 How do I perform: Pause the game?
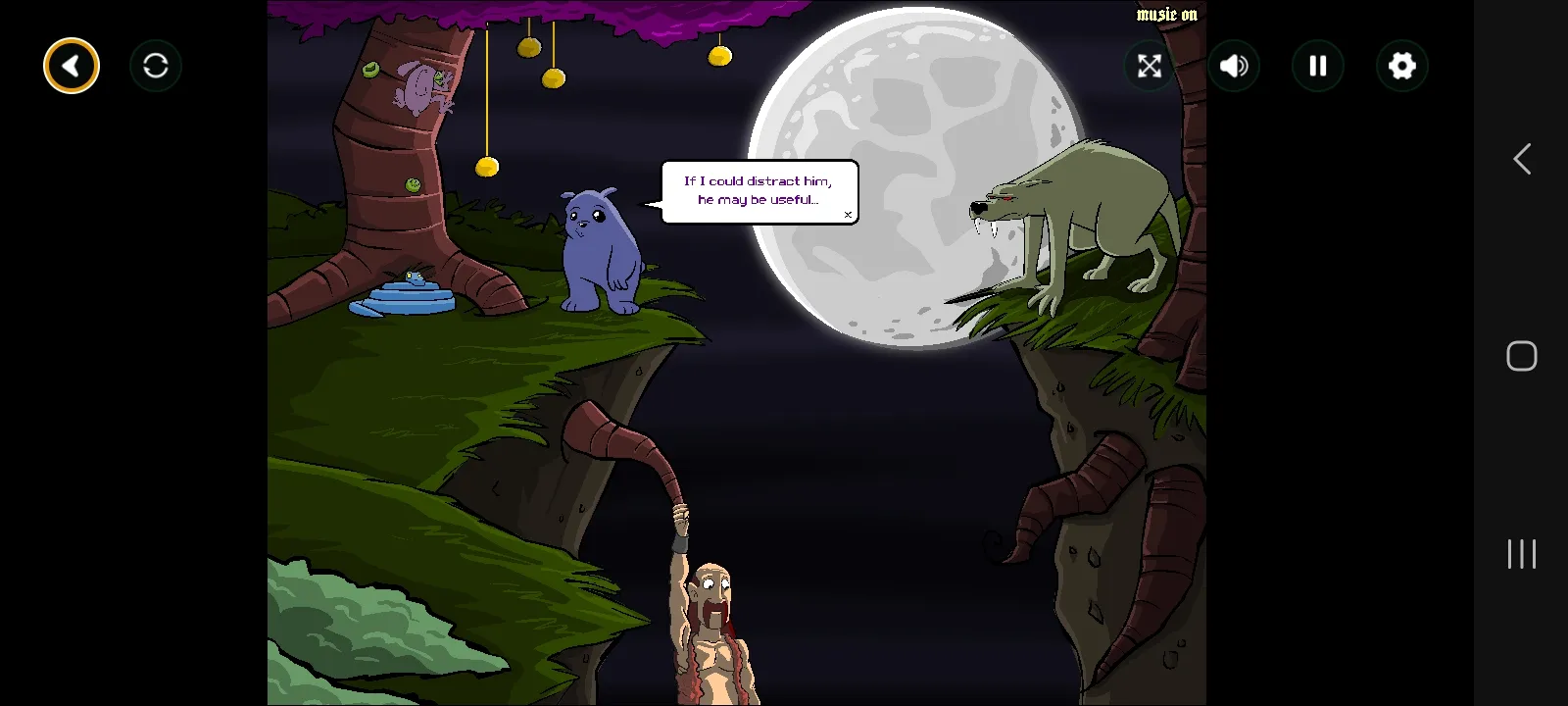click(x=1318, y=66)
